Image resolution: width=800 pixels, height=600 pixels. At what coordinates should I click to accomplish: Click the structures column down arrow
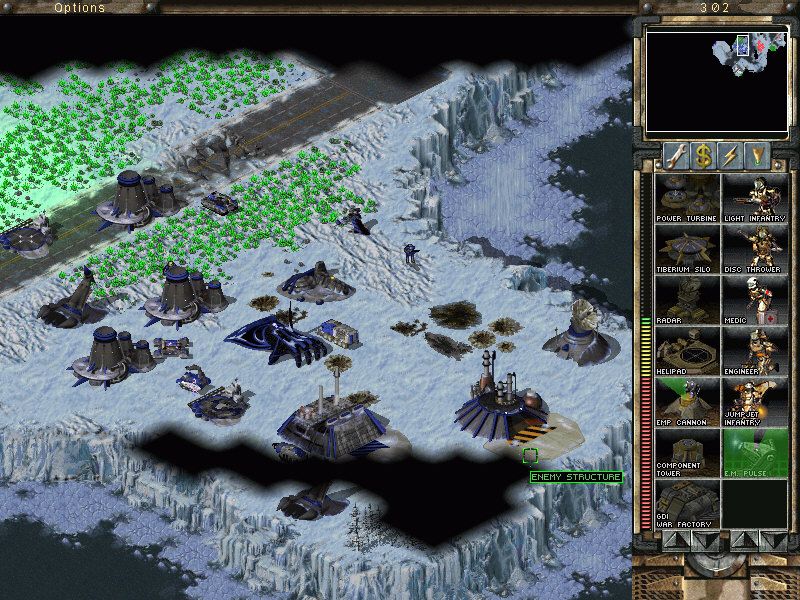tap(703, 540)
